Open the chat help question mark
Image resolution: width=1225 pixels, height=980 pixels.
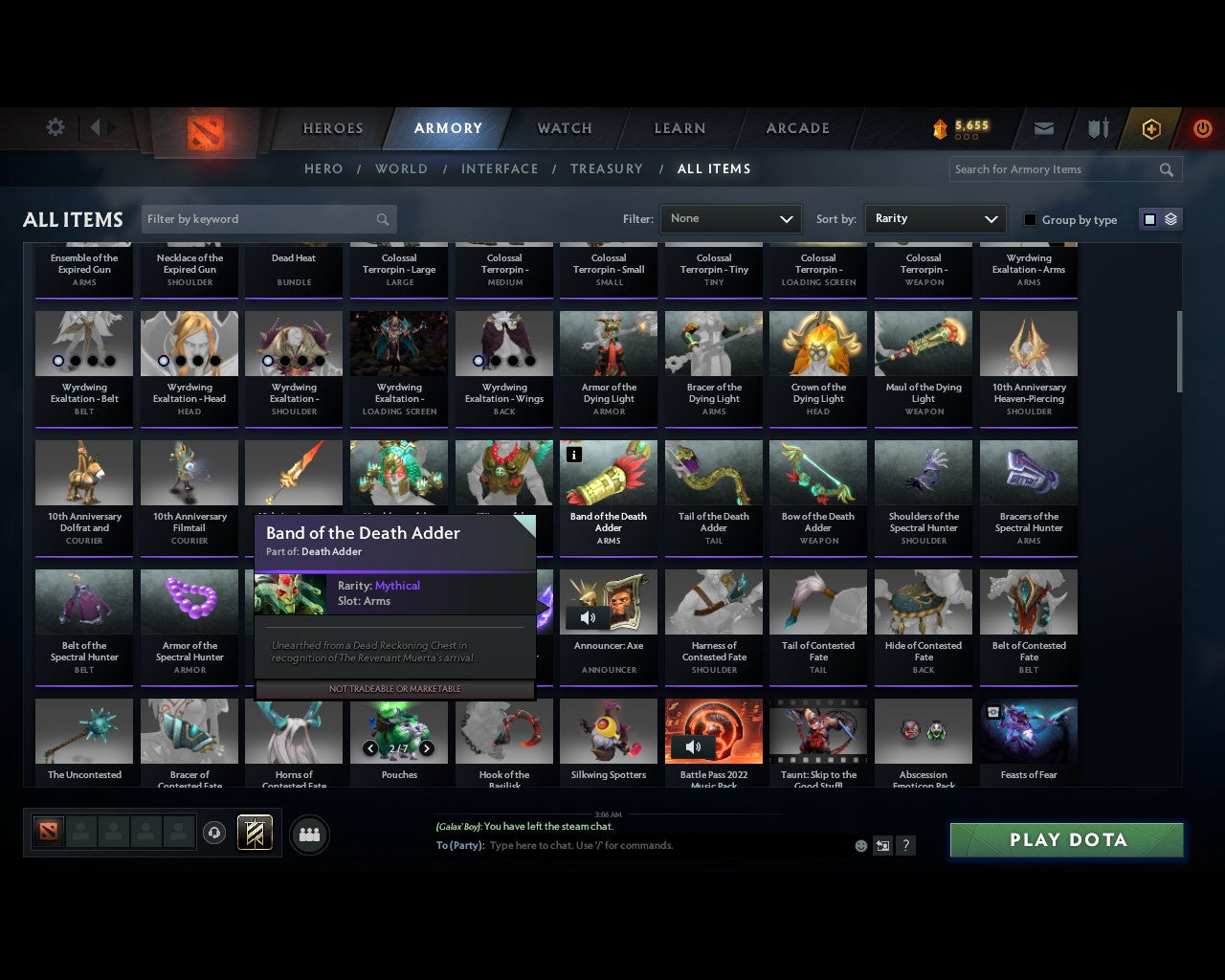pos(905,846)
